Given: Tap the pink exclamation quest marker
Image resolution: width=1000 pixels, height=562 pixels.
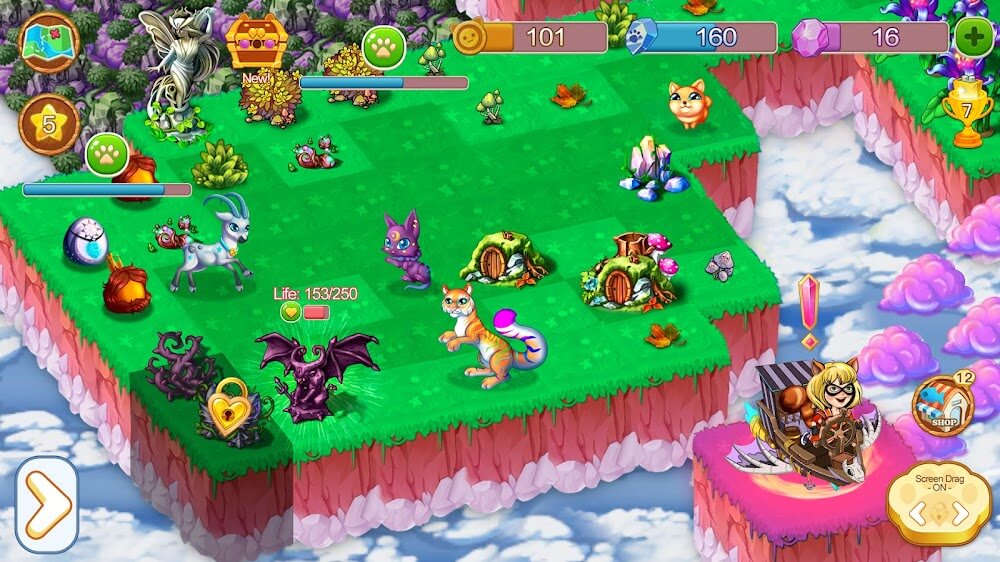Looking at the screenshot, I should 808,309.
